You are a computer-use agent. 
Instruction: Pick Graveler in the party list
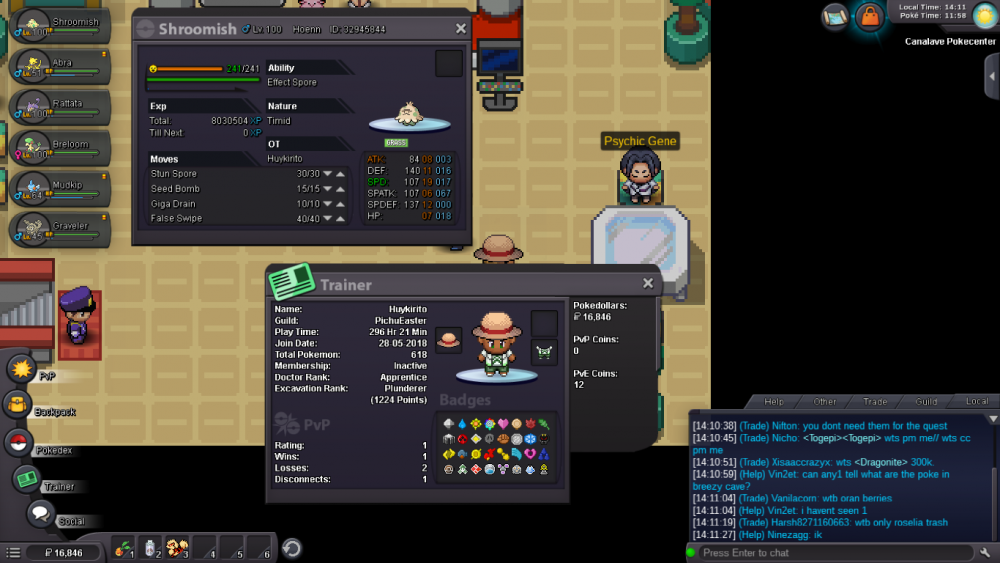[x=60, y=228]
